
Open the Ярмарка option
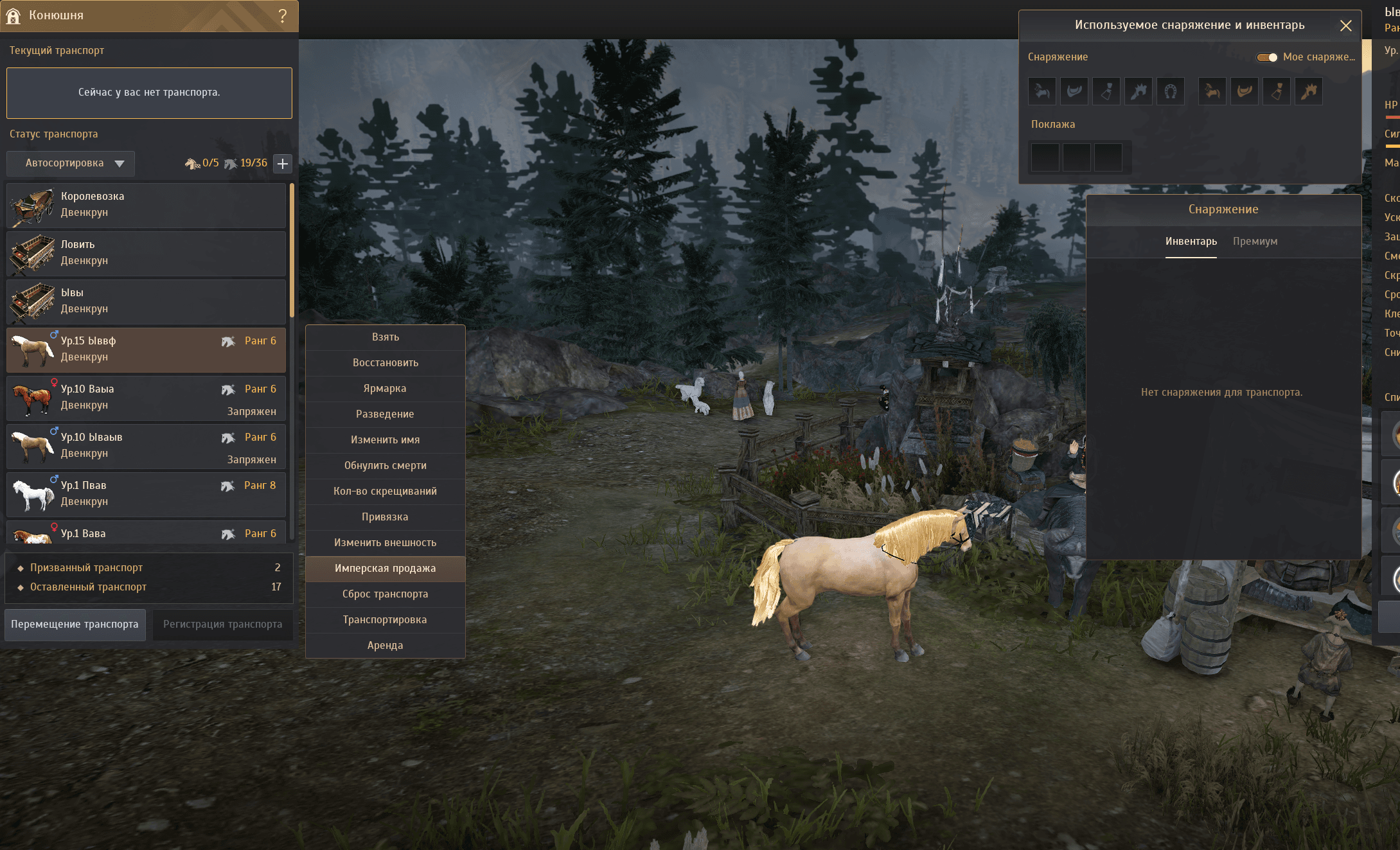(385, 389)
